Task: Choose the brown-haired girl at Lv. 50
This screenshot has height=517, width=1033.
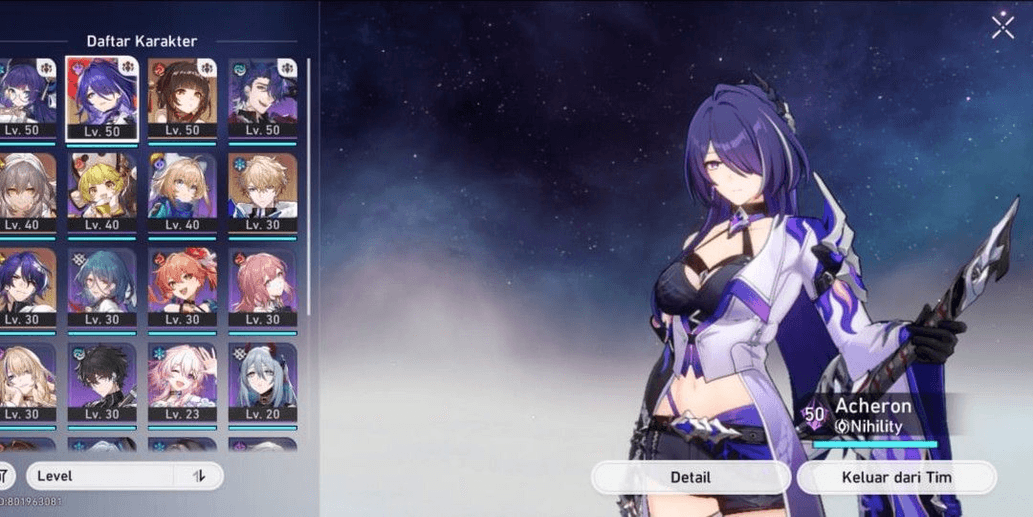Action: coord(182,97)
